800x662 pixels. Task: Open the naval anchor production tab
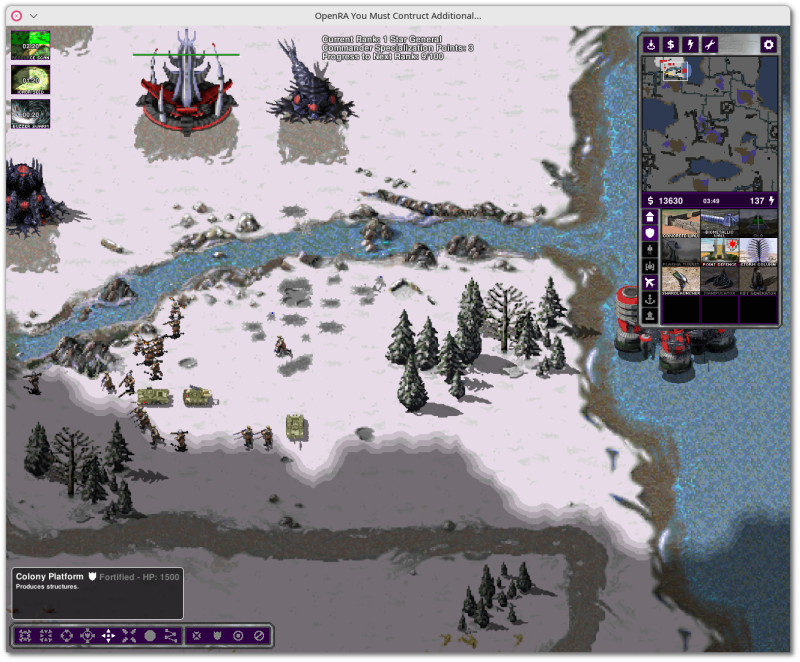point(649,300)
